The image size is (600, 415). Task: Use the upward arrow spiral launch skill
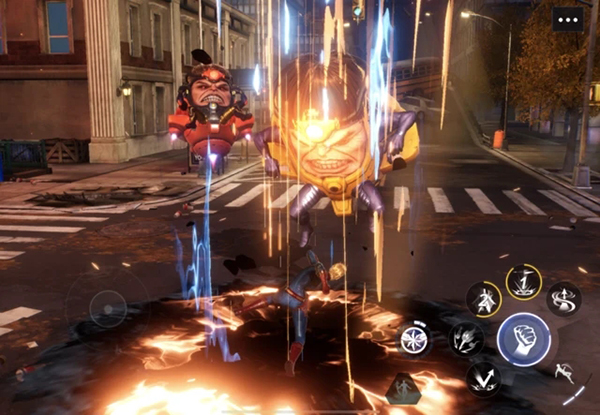click(563, 298)
